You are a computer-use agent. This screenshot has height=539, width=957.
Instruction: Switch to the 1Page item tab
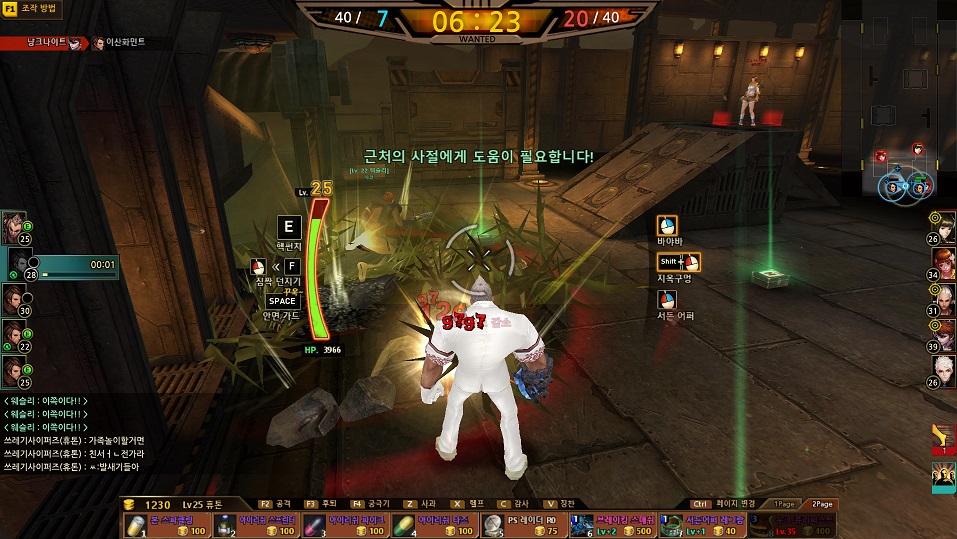pyautogui.click(x=786, y=504)
